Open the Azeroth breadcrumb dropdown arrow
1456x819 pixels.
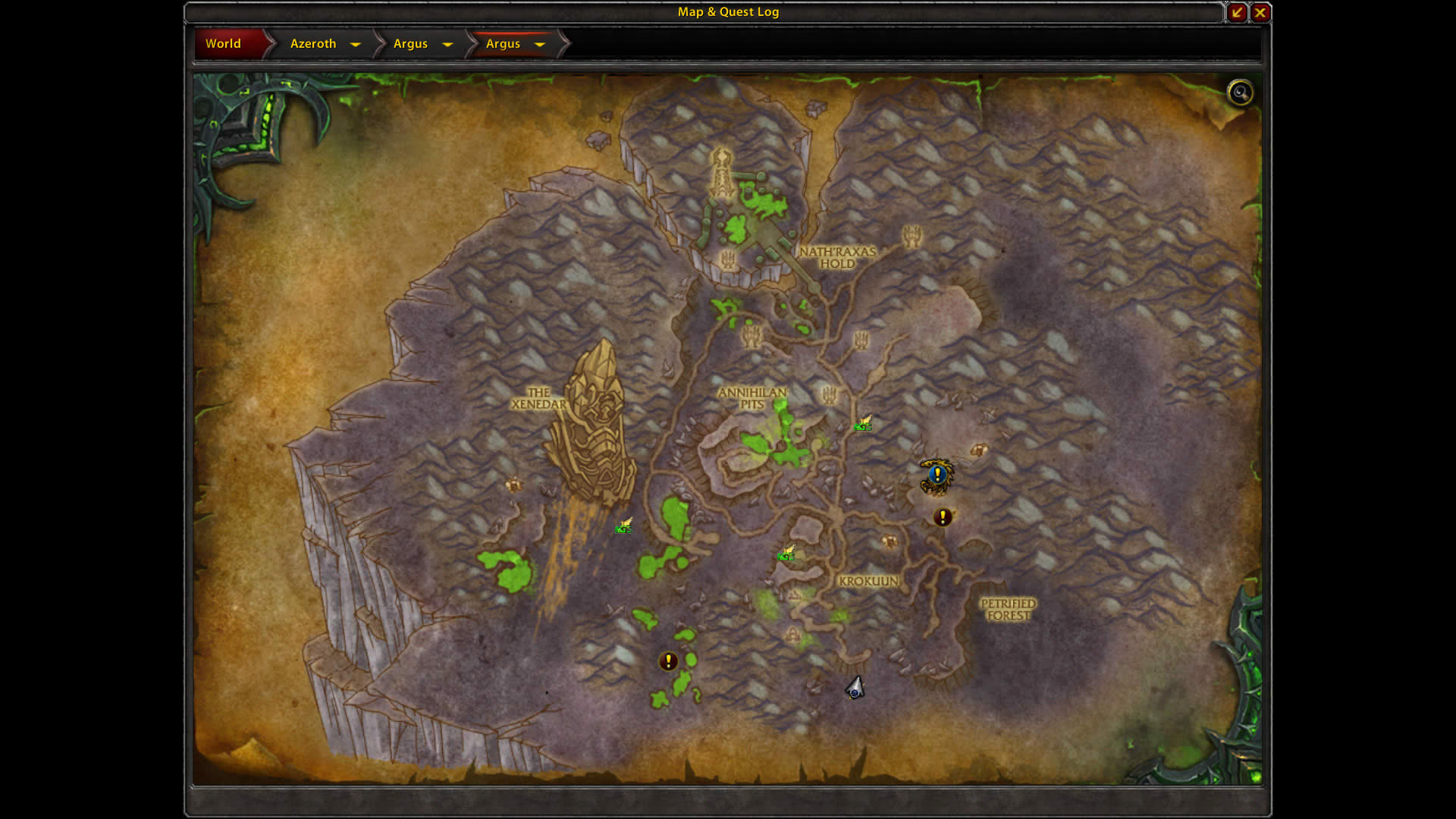tap(356, 45)
